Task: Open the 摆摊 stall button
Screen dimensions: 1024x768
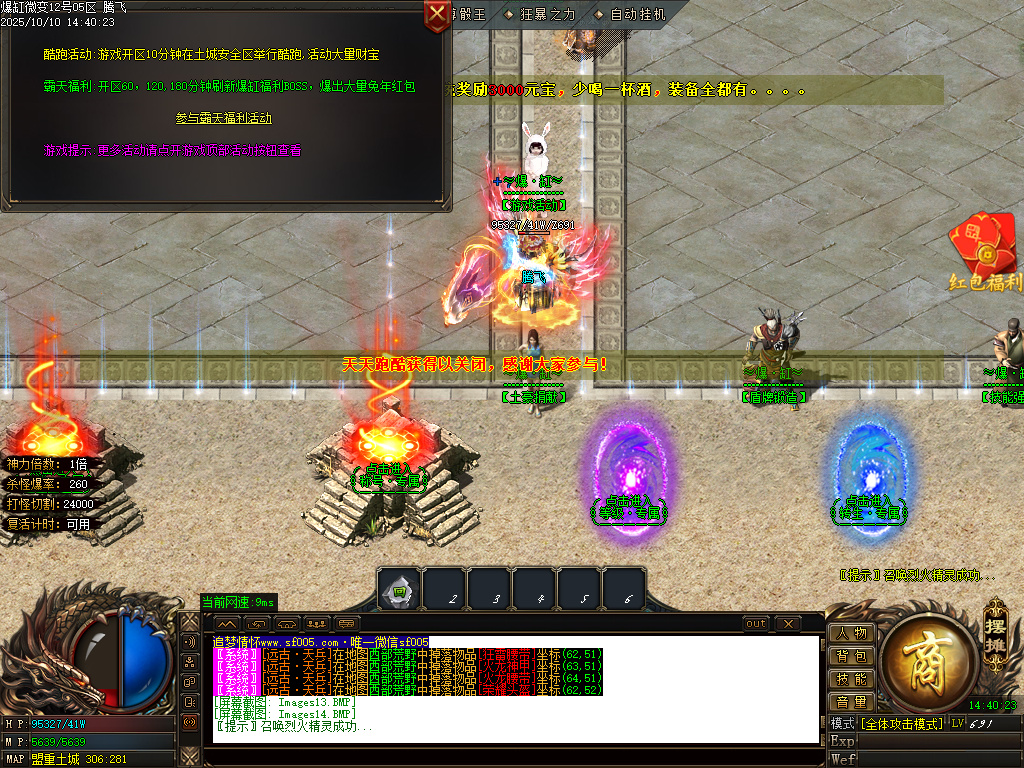Action: coord(994,624)
